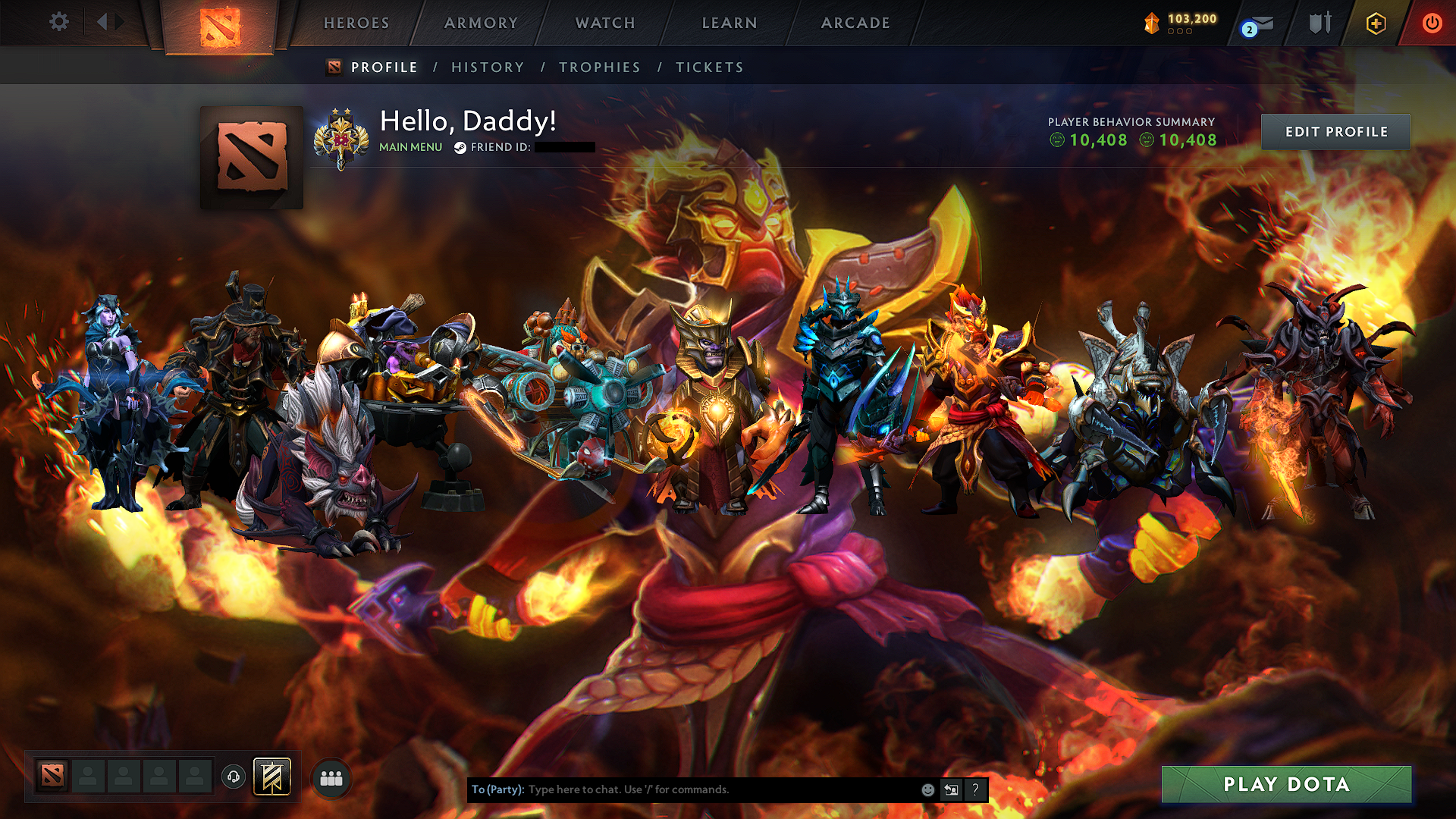Click the EDIT PROFILE button
The height and width of the screenshot is (819, 1456).
tap(1335, 131)
